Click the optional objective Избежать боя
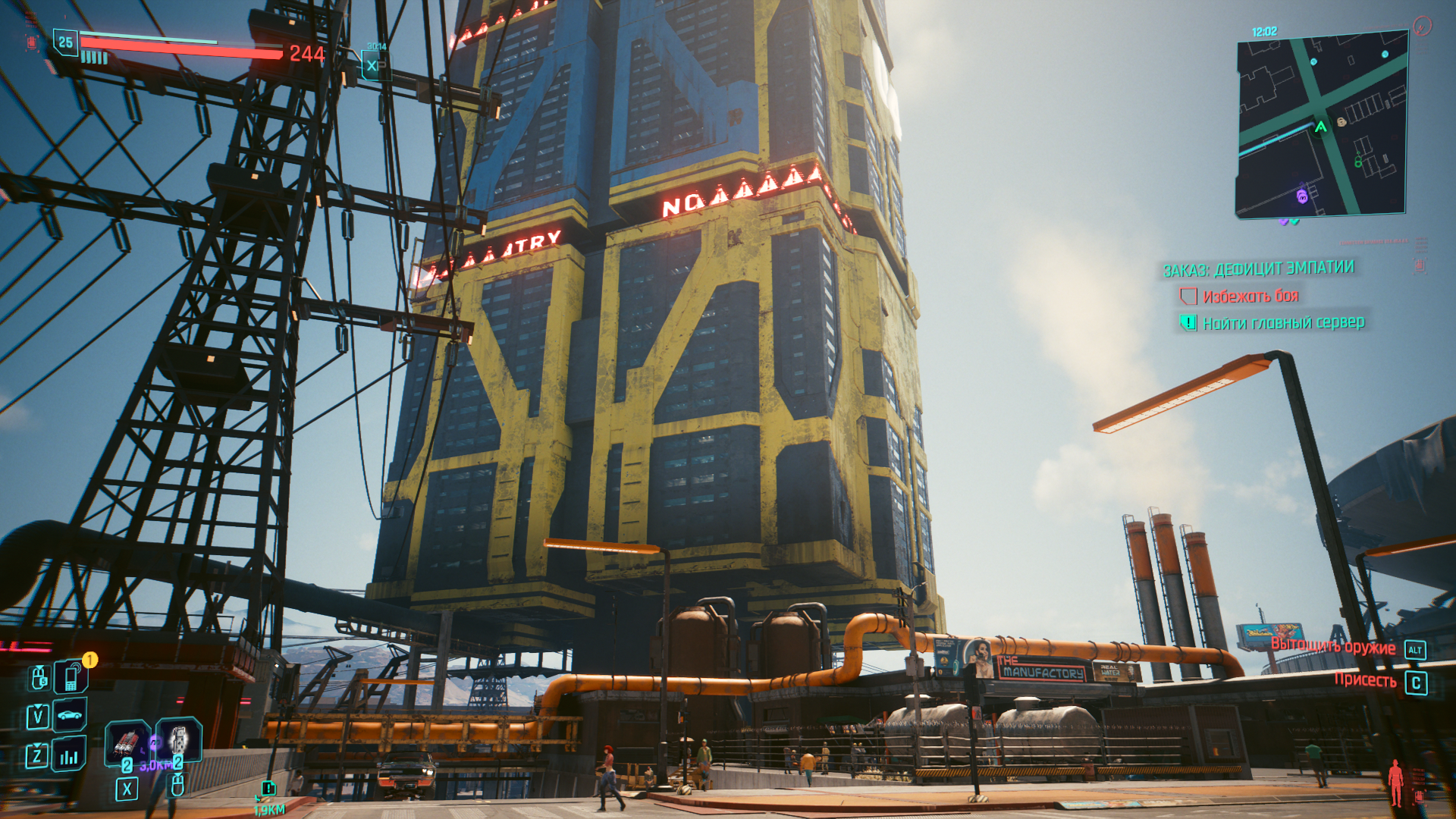The height and width of the screenshot is (819, 1456). pos(1250,297)
